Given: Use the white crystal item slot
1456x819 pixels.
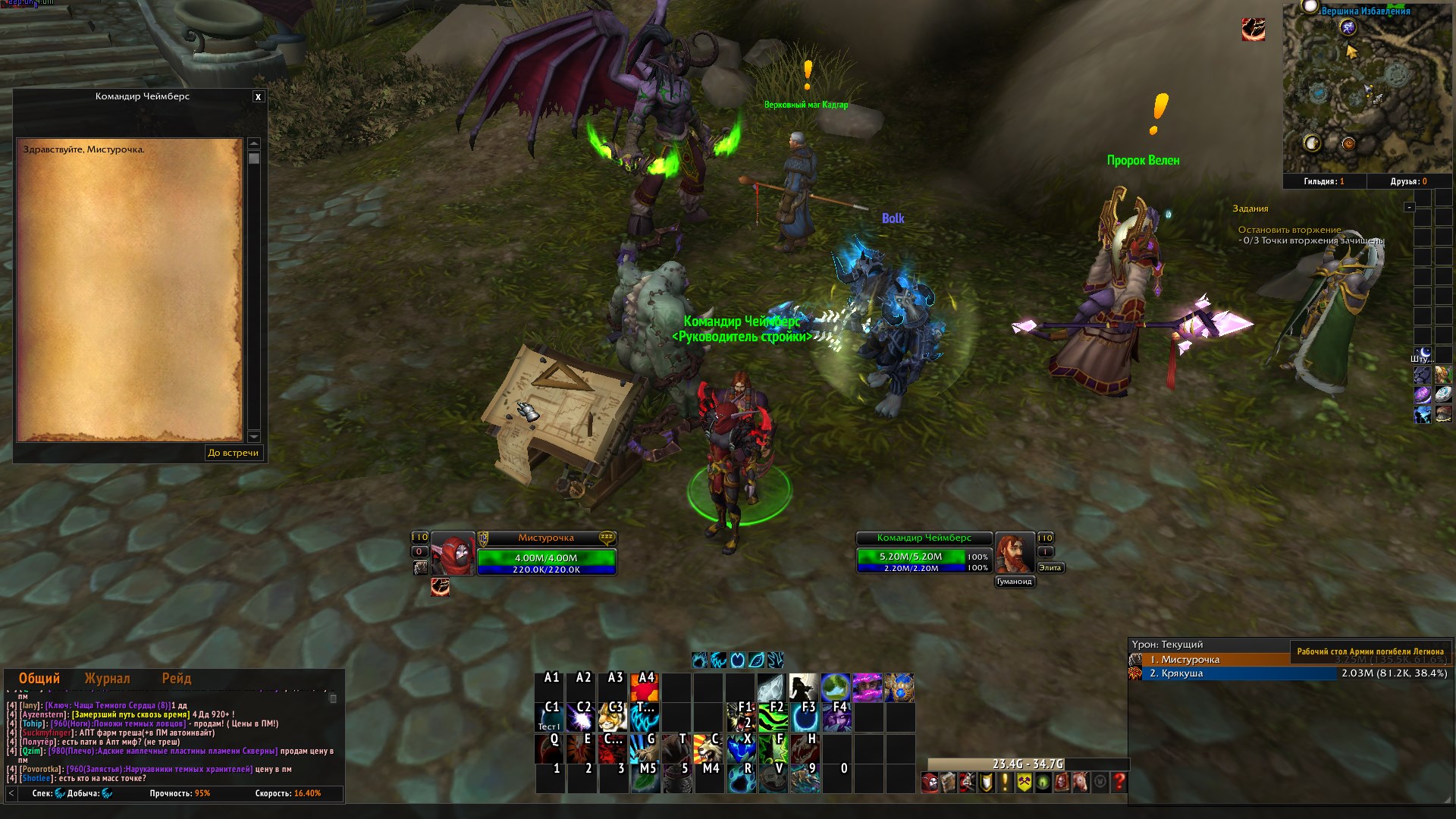Looking at the screenshot, I should click(770, 687).
